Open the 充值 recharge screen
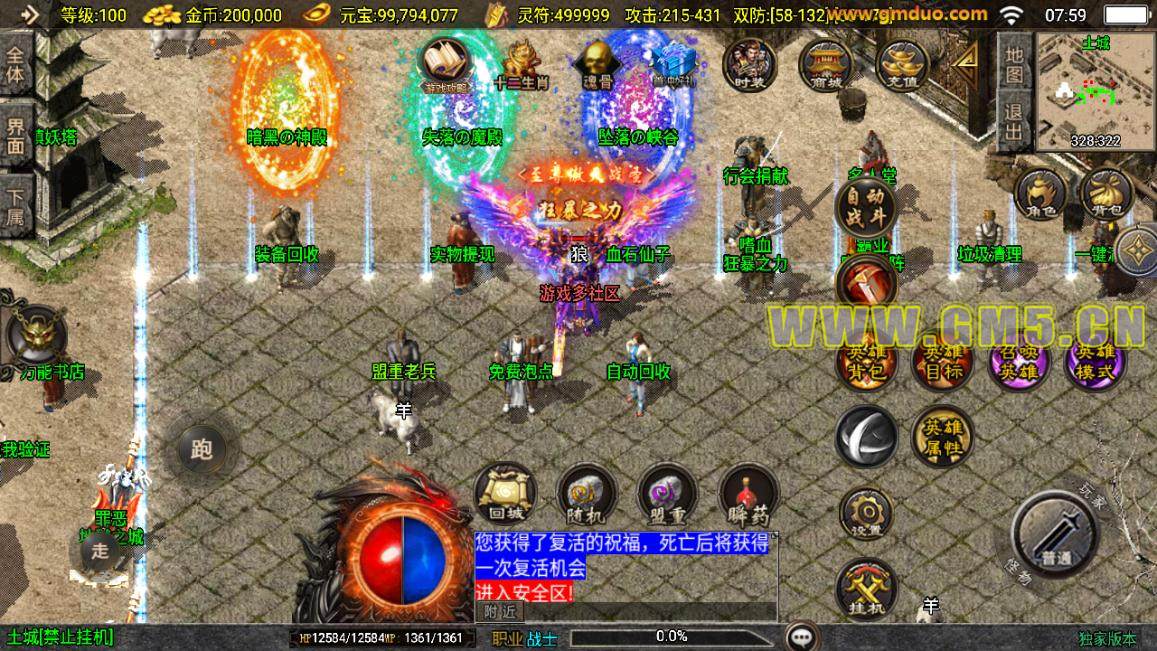The height and width of the screenshot is (651, 1157). (x=902, y=65)
